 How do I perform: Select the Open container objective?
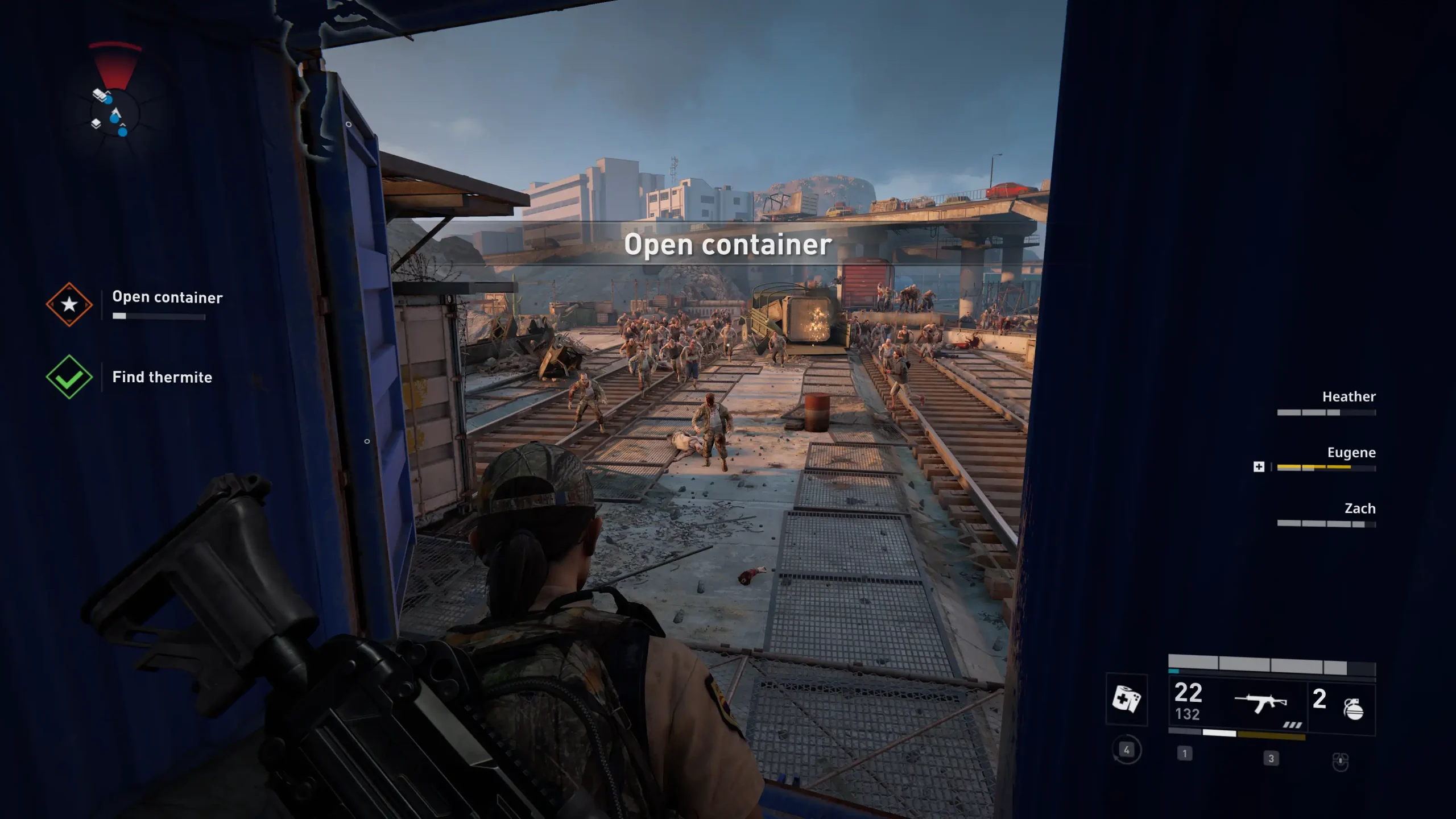[x=167, y=297]
